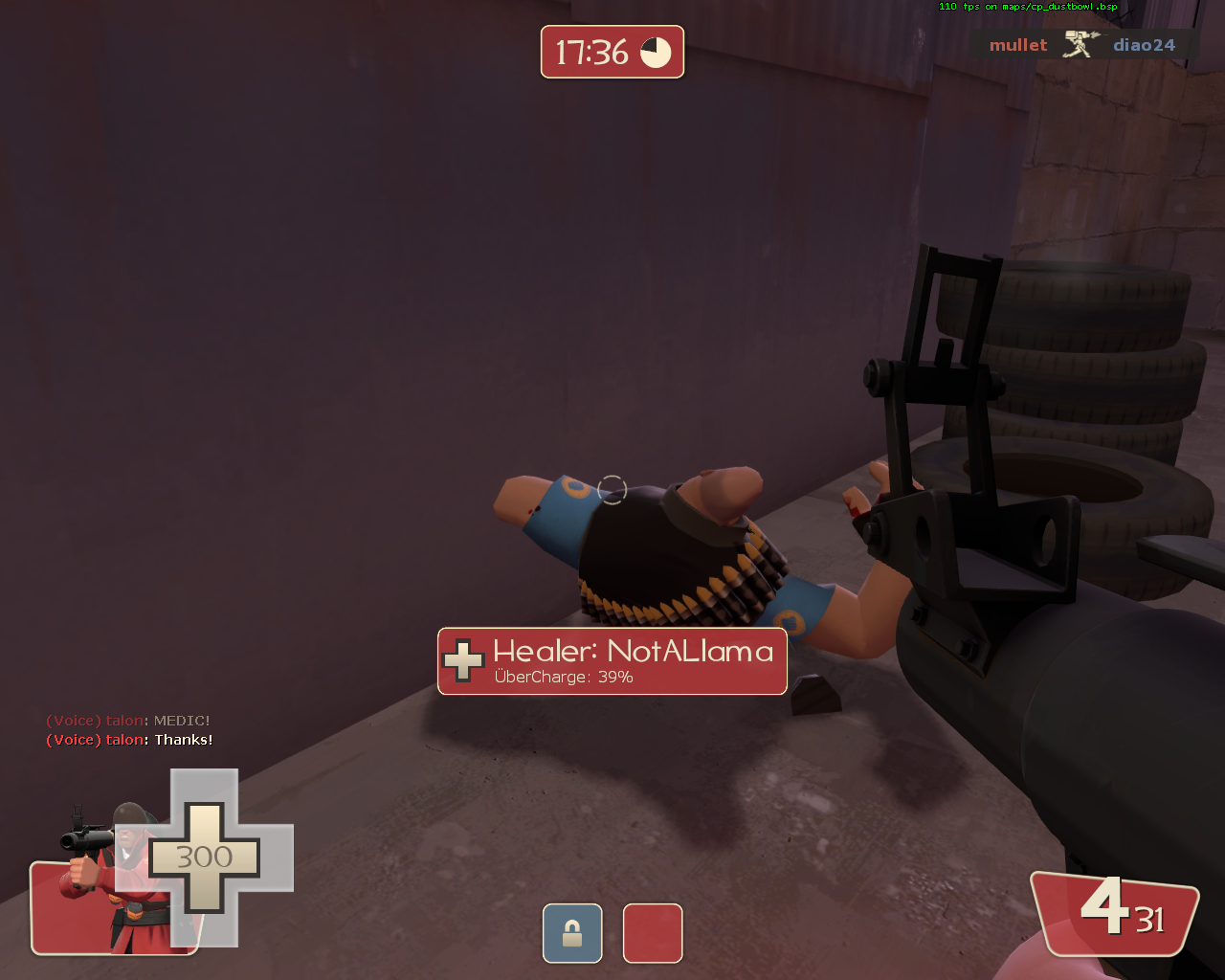This screenshot has height=980, width=1225.
Task: Toggle the voice indicator next to talon's MEDIC line
Action: [74, 720]
